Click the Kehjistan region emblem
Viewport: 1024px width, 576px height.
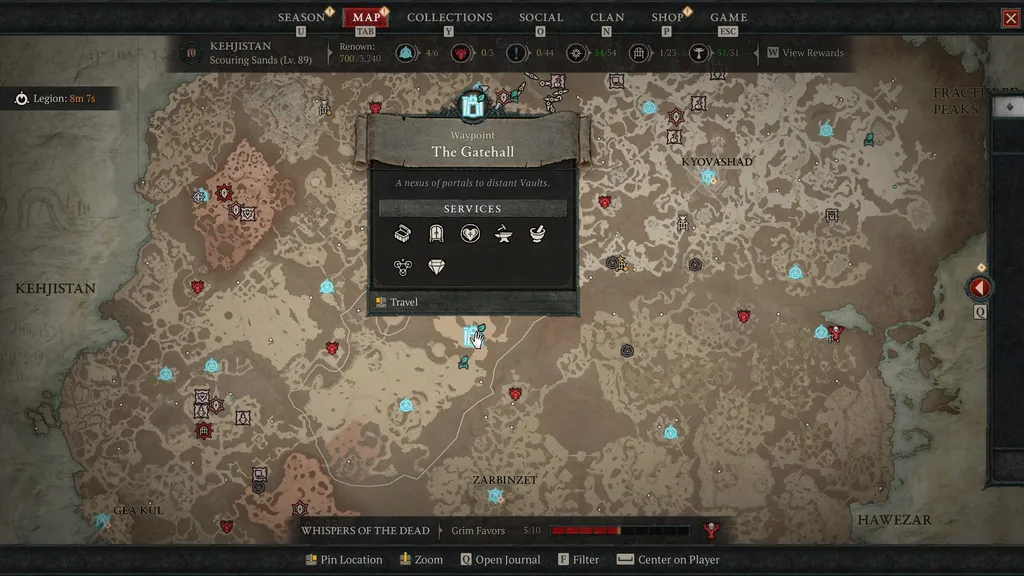(191, 52)
